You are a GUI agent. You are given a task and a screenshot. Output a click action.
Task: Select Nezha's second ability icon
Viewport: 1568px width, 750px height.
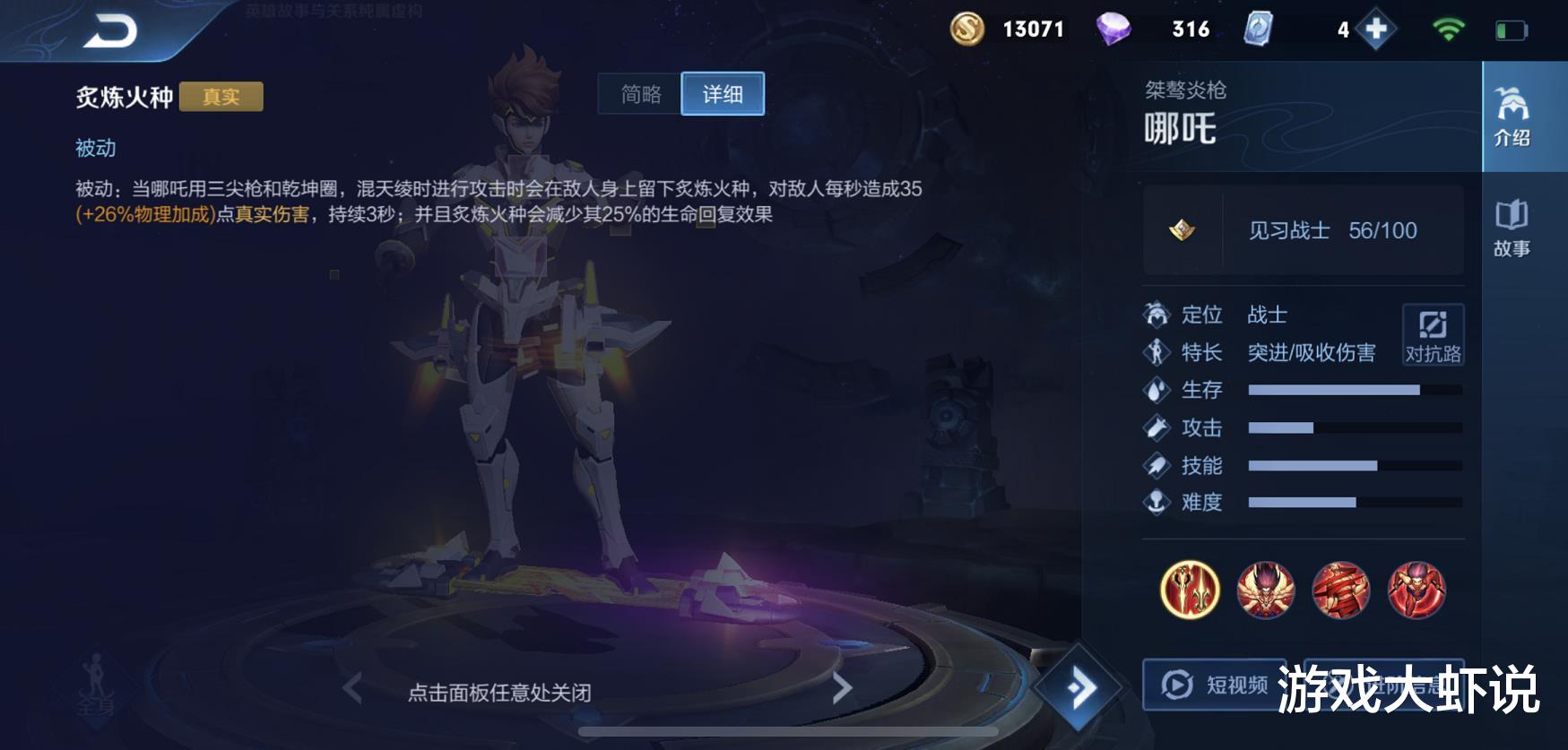click(x=1339, y=590)
